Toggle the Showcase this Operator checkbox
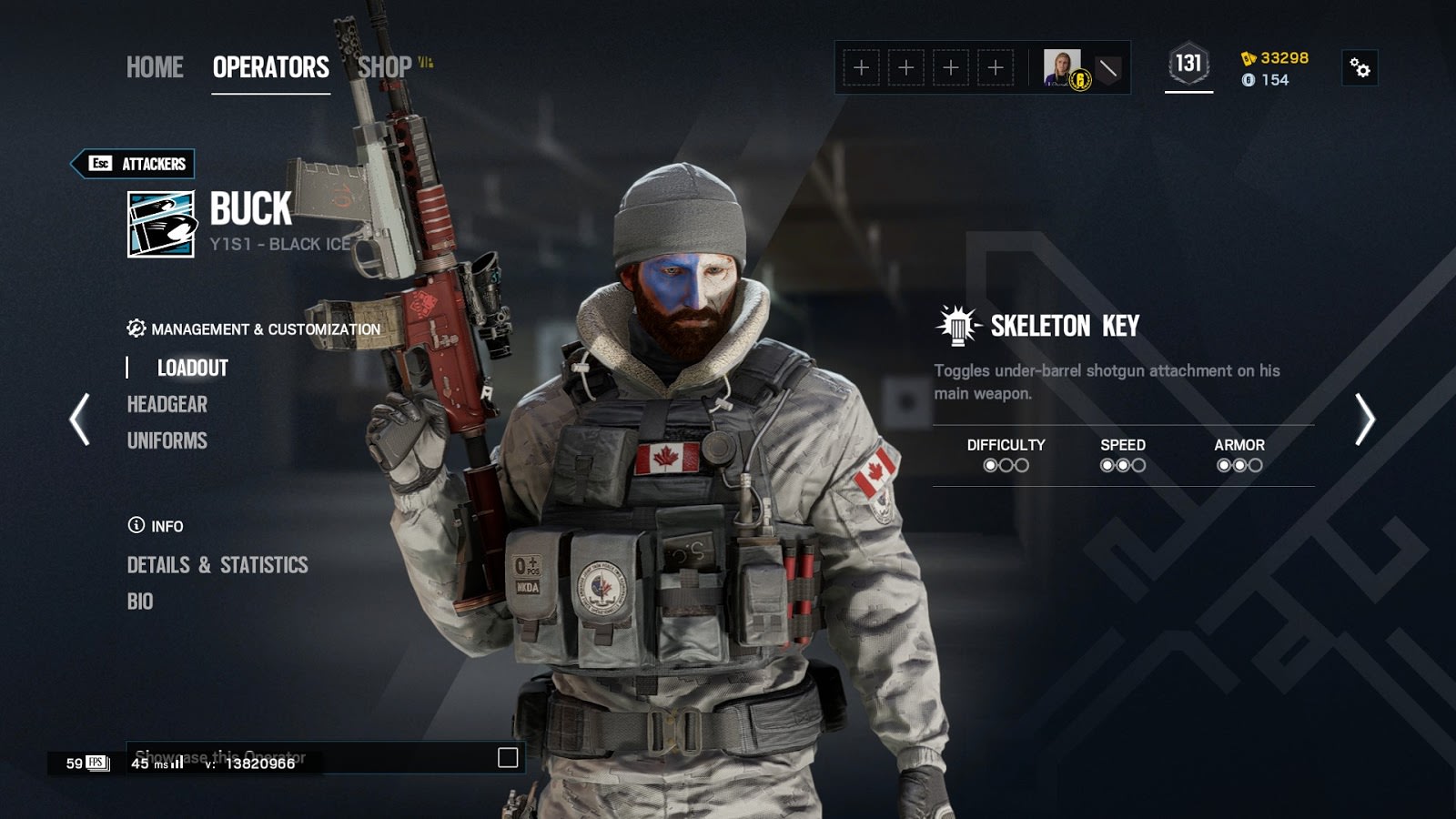 pyautogui.click(x=508, y=758)
